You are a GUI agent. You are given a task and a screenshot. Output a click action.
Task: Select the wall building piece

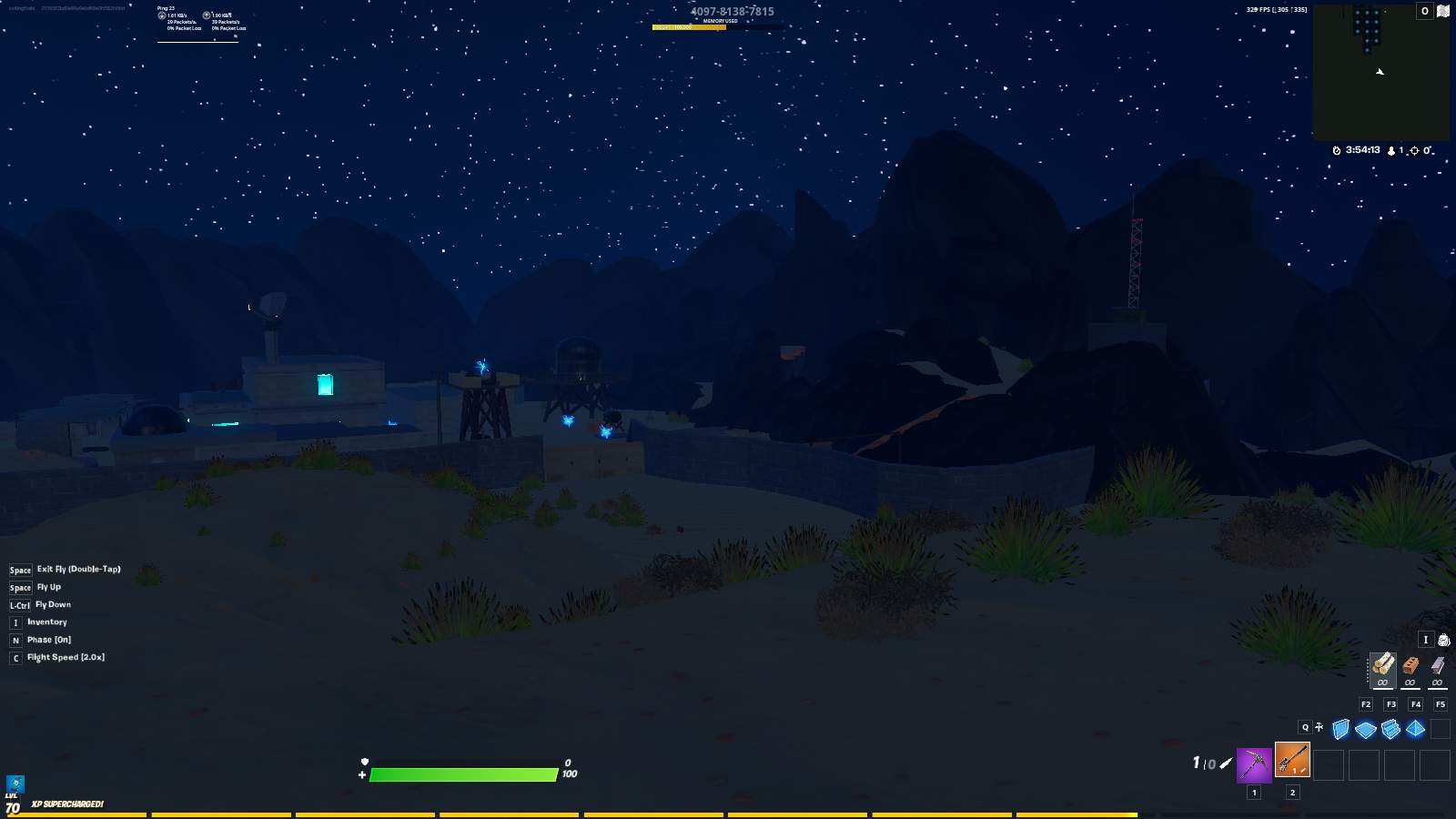[1340, 729]
